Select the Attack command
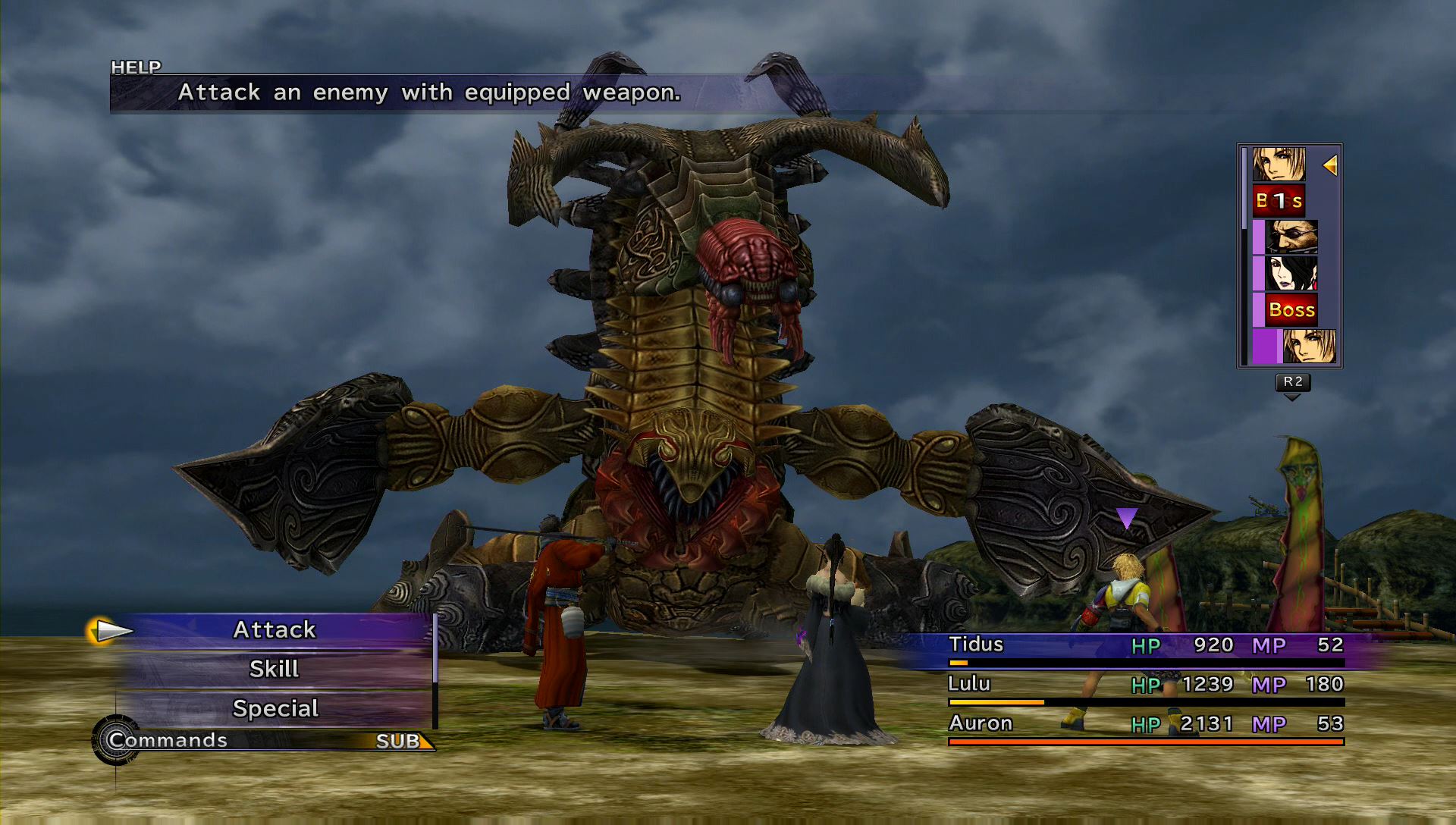This screenshot has width=1456, height=825. coord(274,630)
